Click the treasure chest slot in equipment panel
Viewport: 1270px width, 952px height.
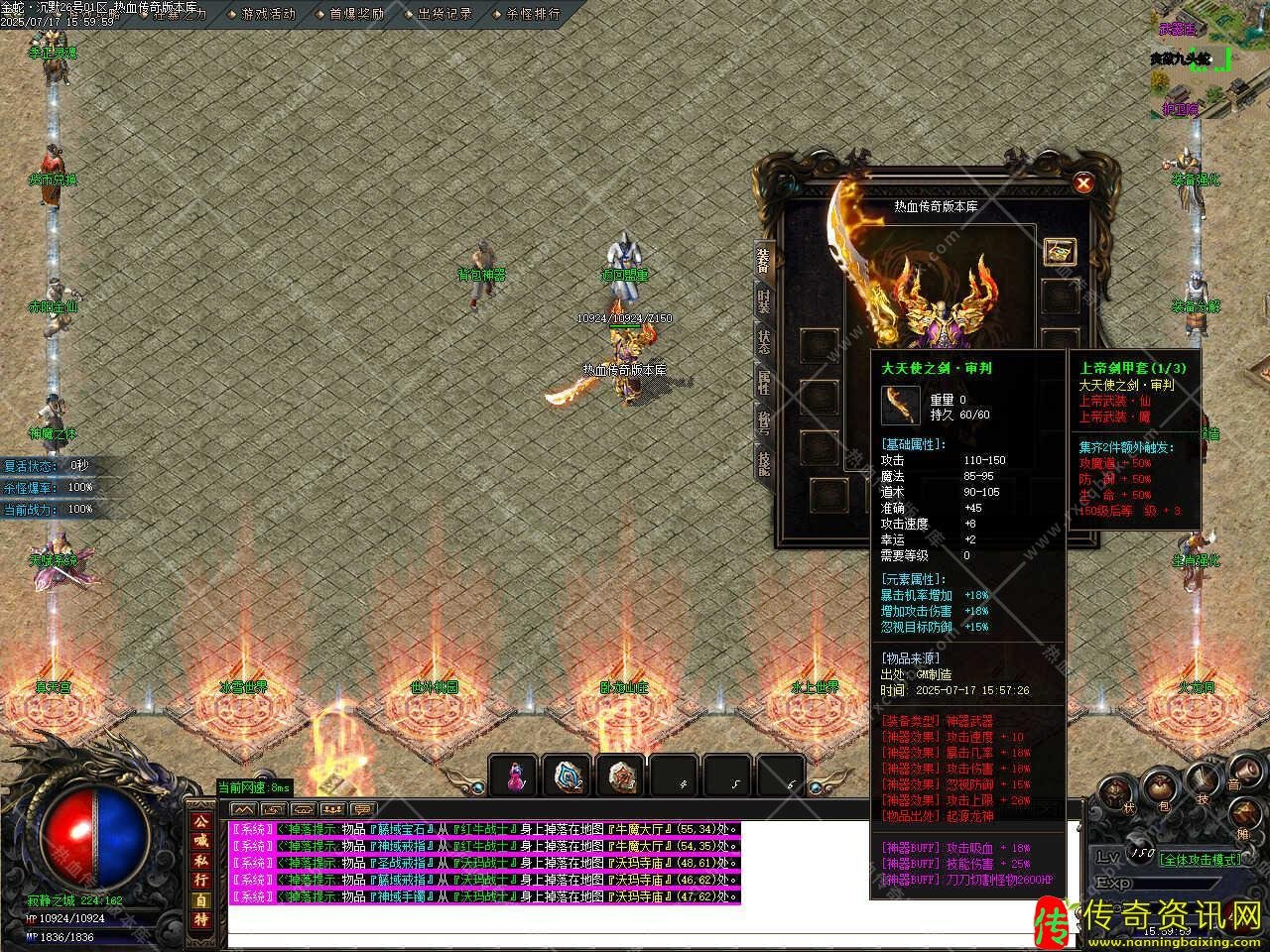[x=1060, y=251]
